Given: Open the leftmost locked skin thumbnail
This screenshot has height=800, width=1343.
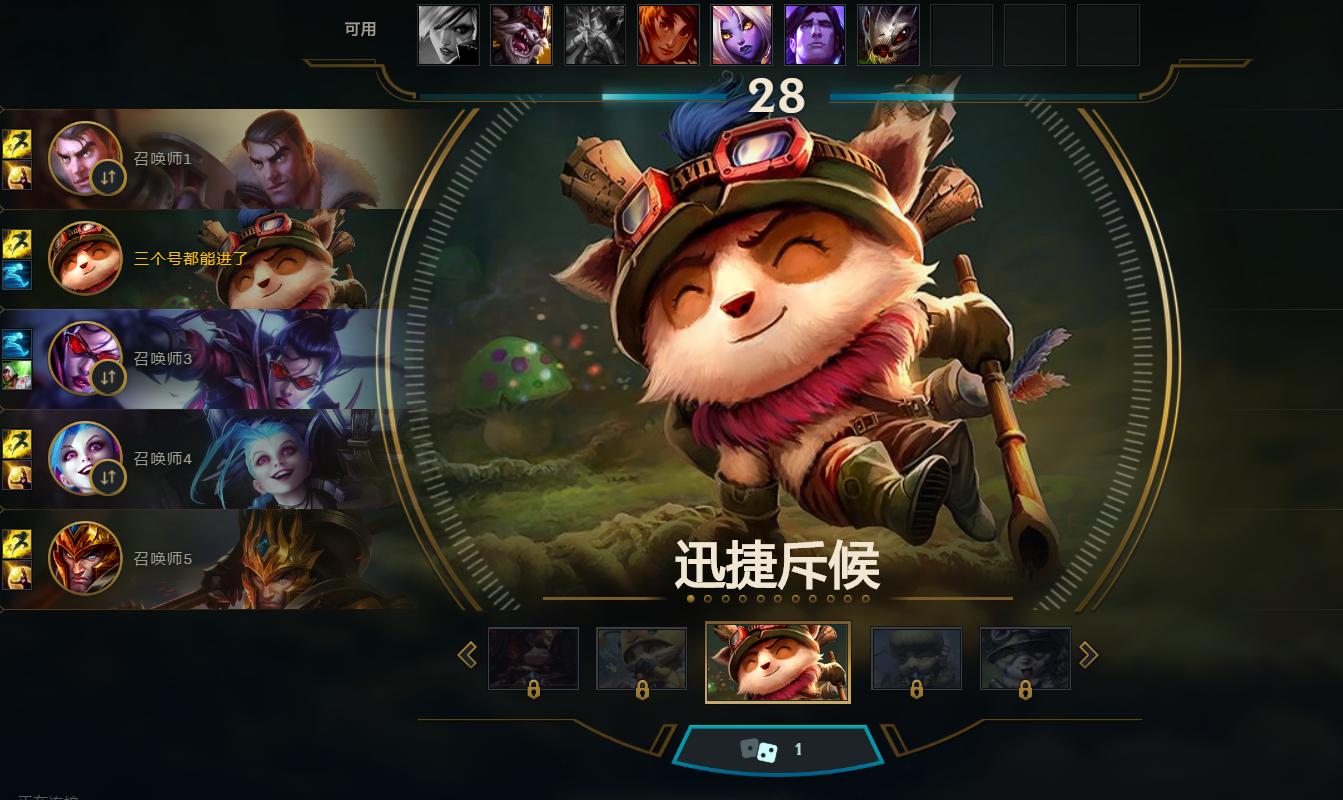Looking at the screenshot, I should coord(533,658).
